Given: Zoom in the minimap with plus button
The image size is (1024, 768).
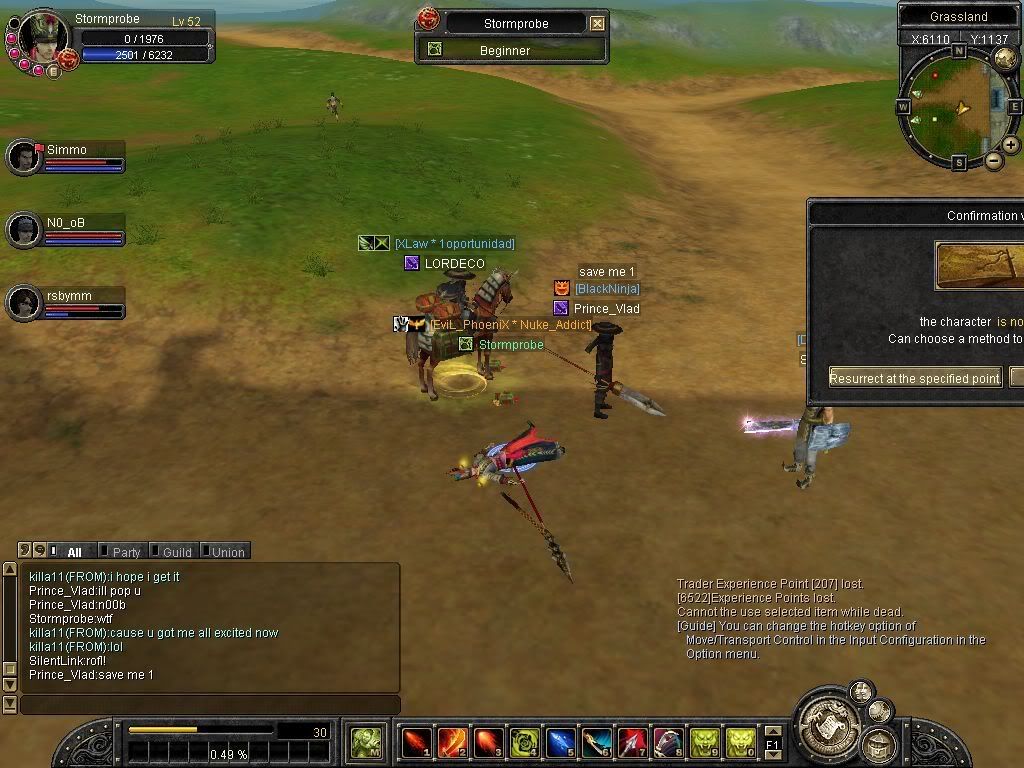Looking at the screenshot, I should click(1011, 145).
